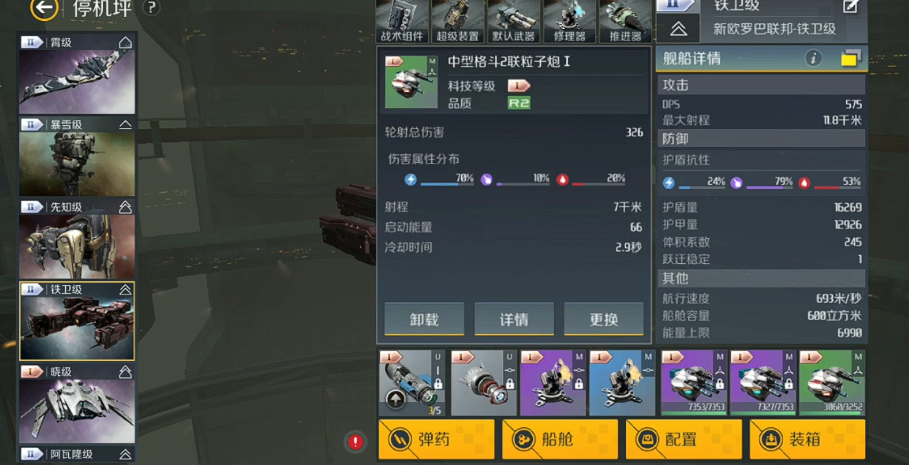Open the 船舱 cargo hold
This screenshot has width=909, height=465.
559,439
